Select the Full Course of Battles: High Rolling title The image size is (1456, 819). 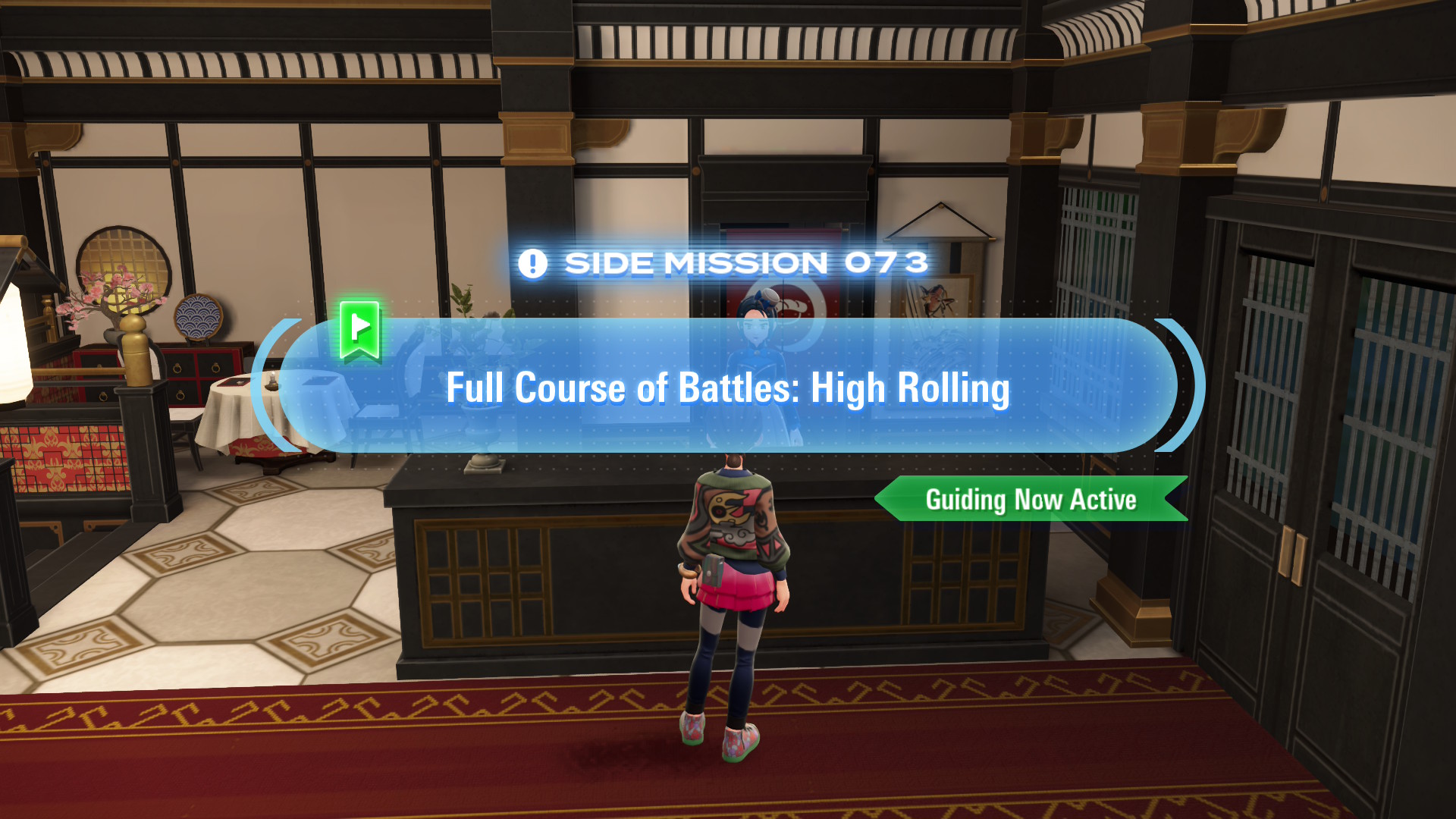(x=728, y=388)
